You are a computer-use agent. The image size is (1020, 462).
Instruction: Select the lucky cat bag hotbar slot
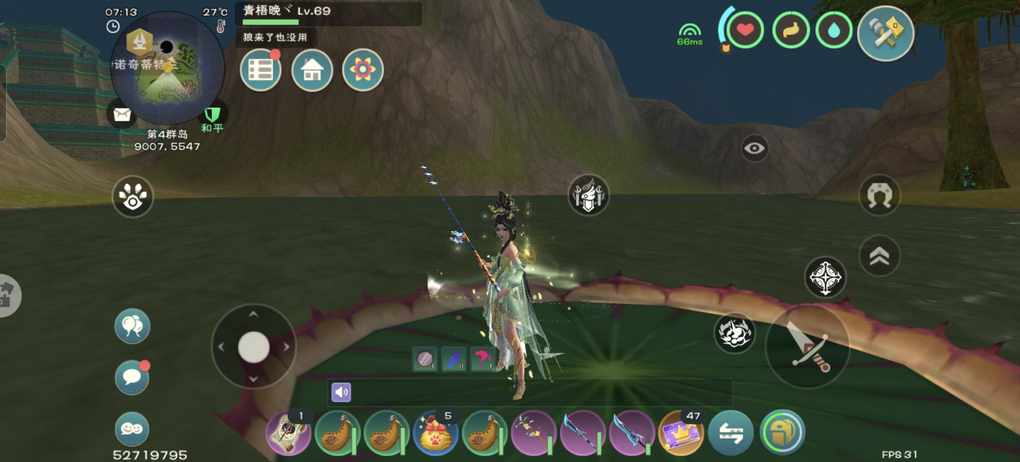coord(436,434)
